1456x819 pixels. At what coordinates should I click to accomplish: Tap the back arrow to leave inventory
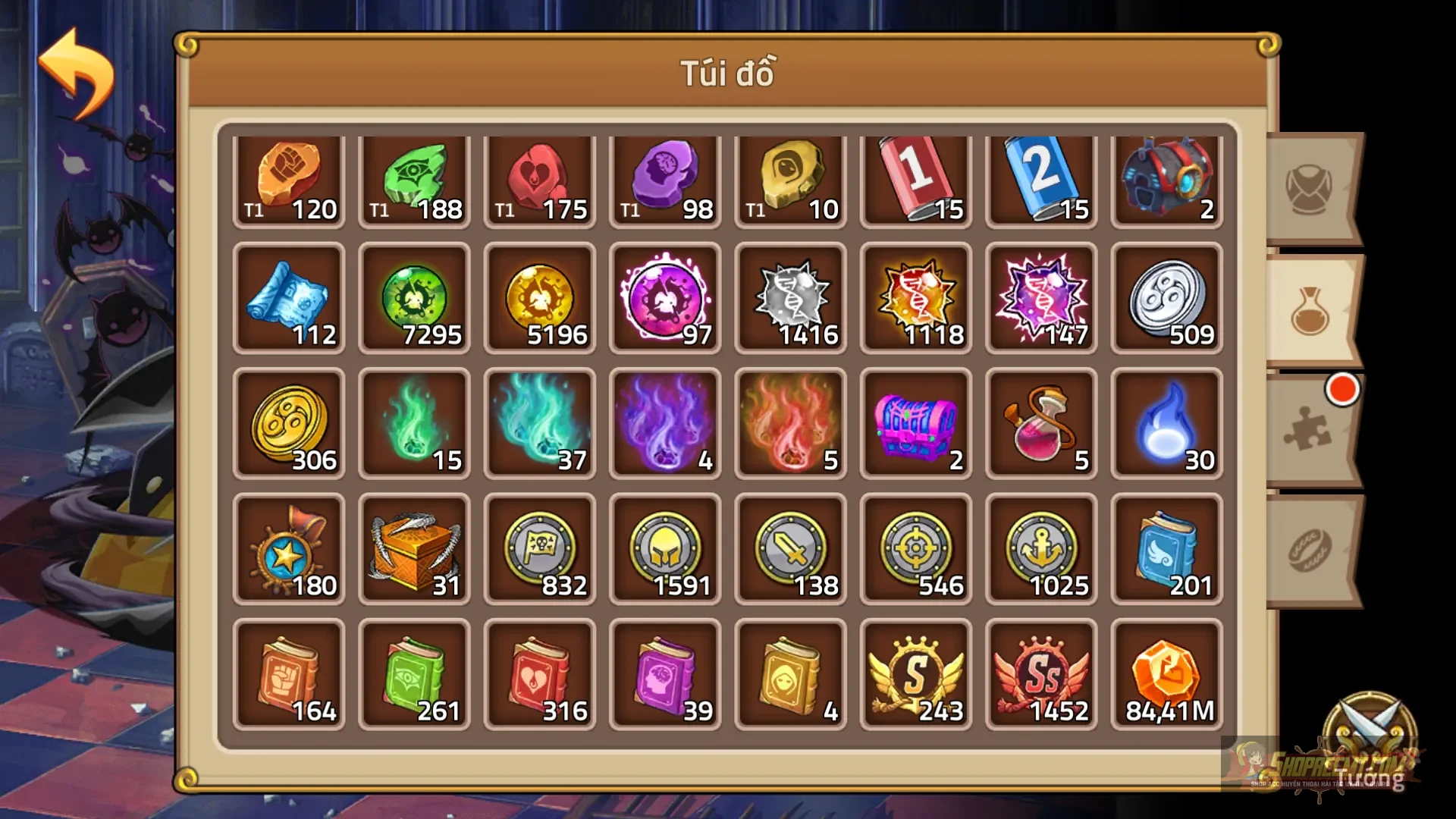(x=76, y=64)
